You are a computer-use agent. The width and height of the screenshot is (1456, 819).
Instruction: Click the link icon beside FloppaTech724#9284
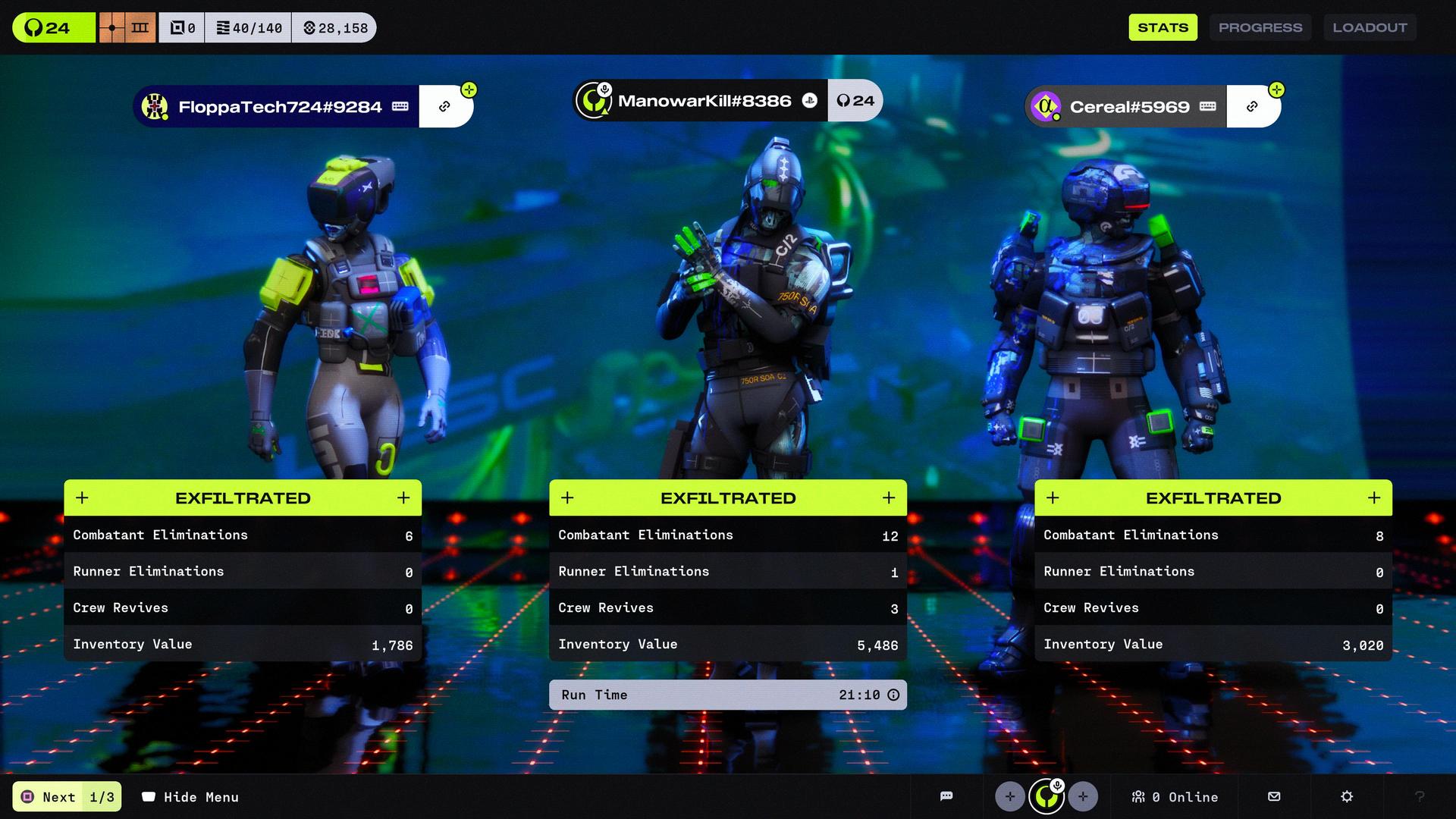pyautogui.click(x=445, y=107)
